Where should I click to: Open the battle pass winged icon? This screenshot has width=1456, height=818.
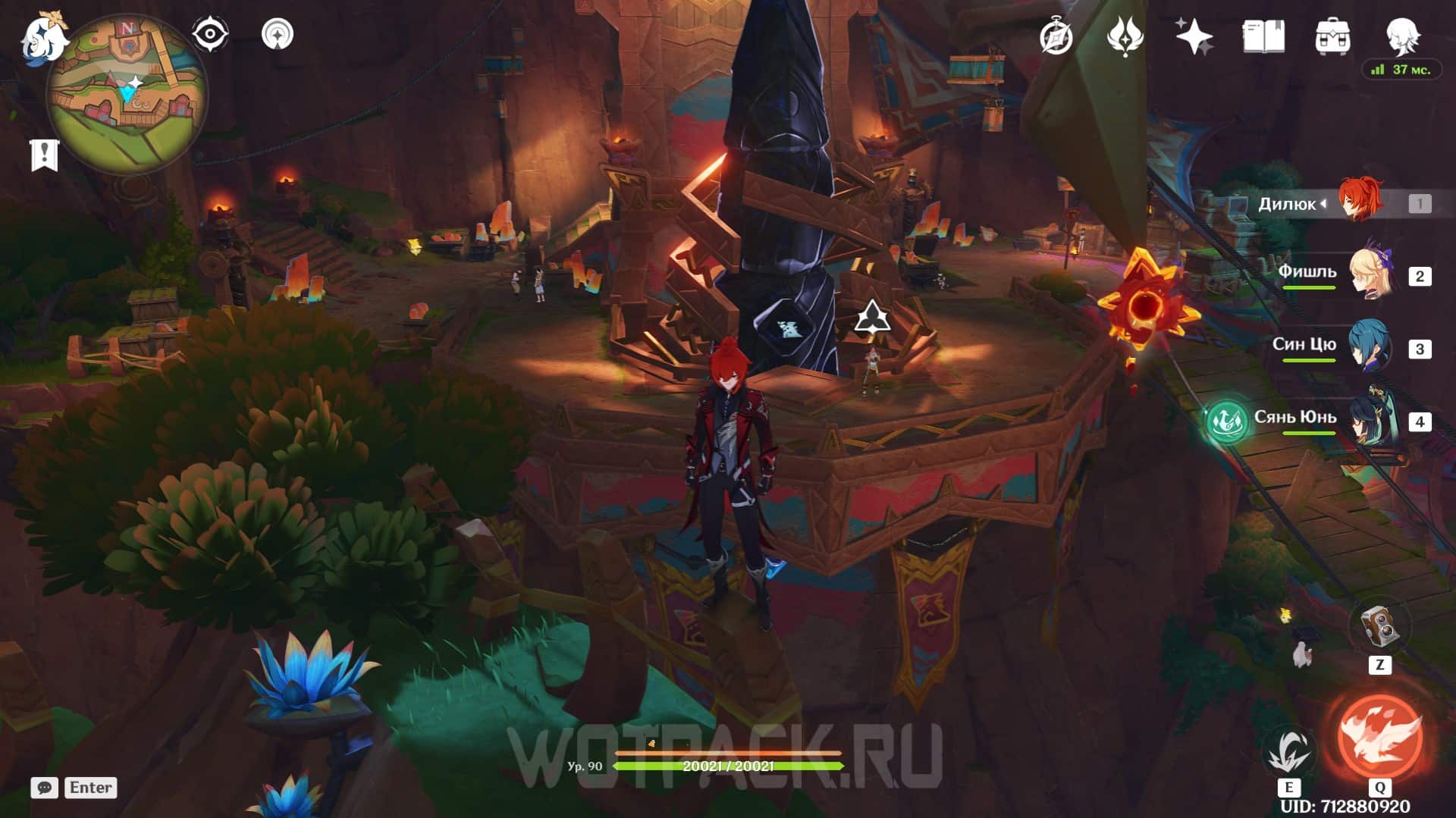(x=1125, y=36)
